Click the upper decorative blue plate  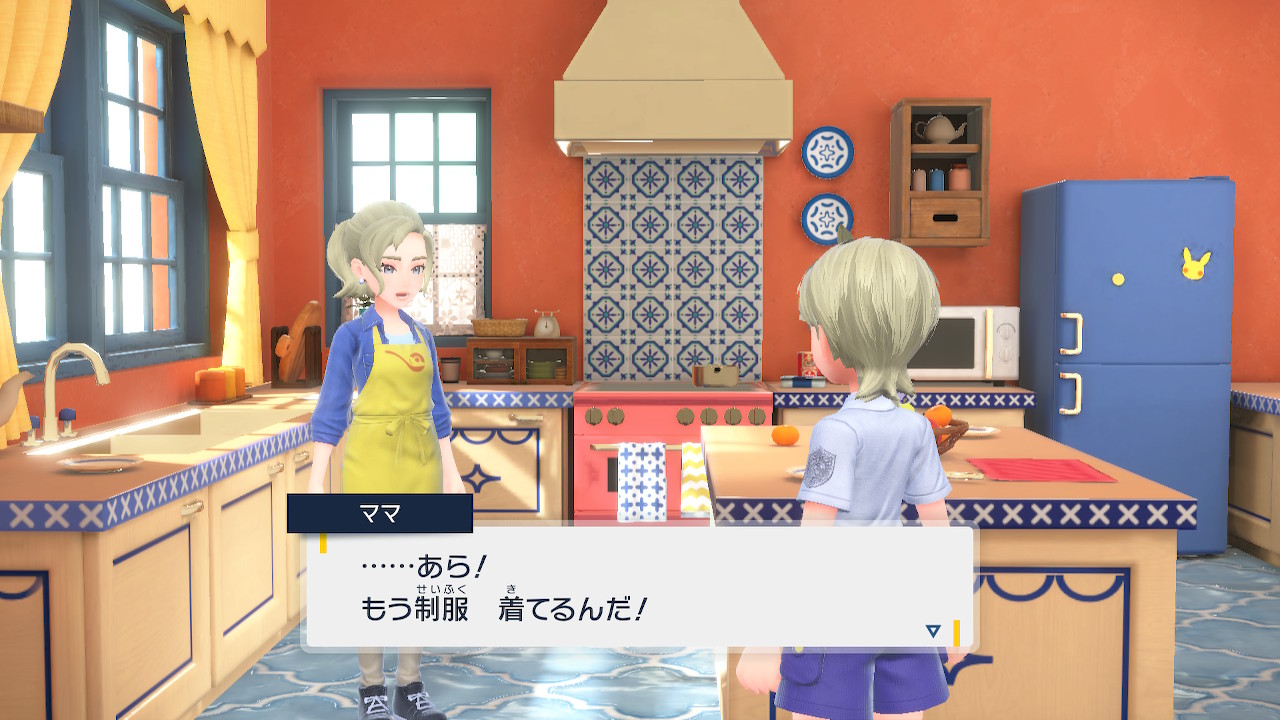point(825,150)
